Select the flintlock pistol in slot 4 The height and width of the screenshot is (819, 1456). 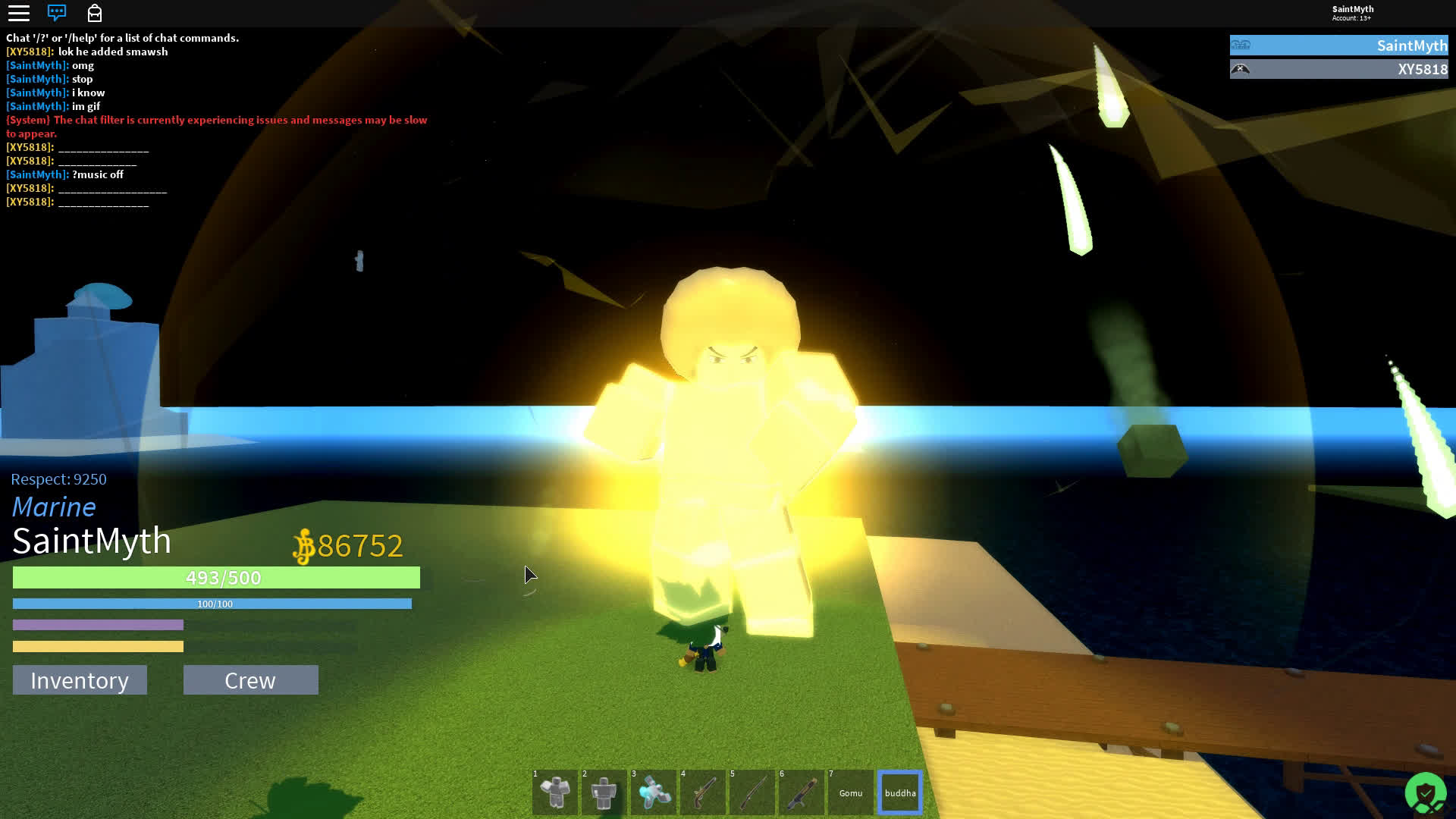[703, 792]
